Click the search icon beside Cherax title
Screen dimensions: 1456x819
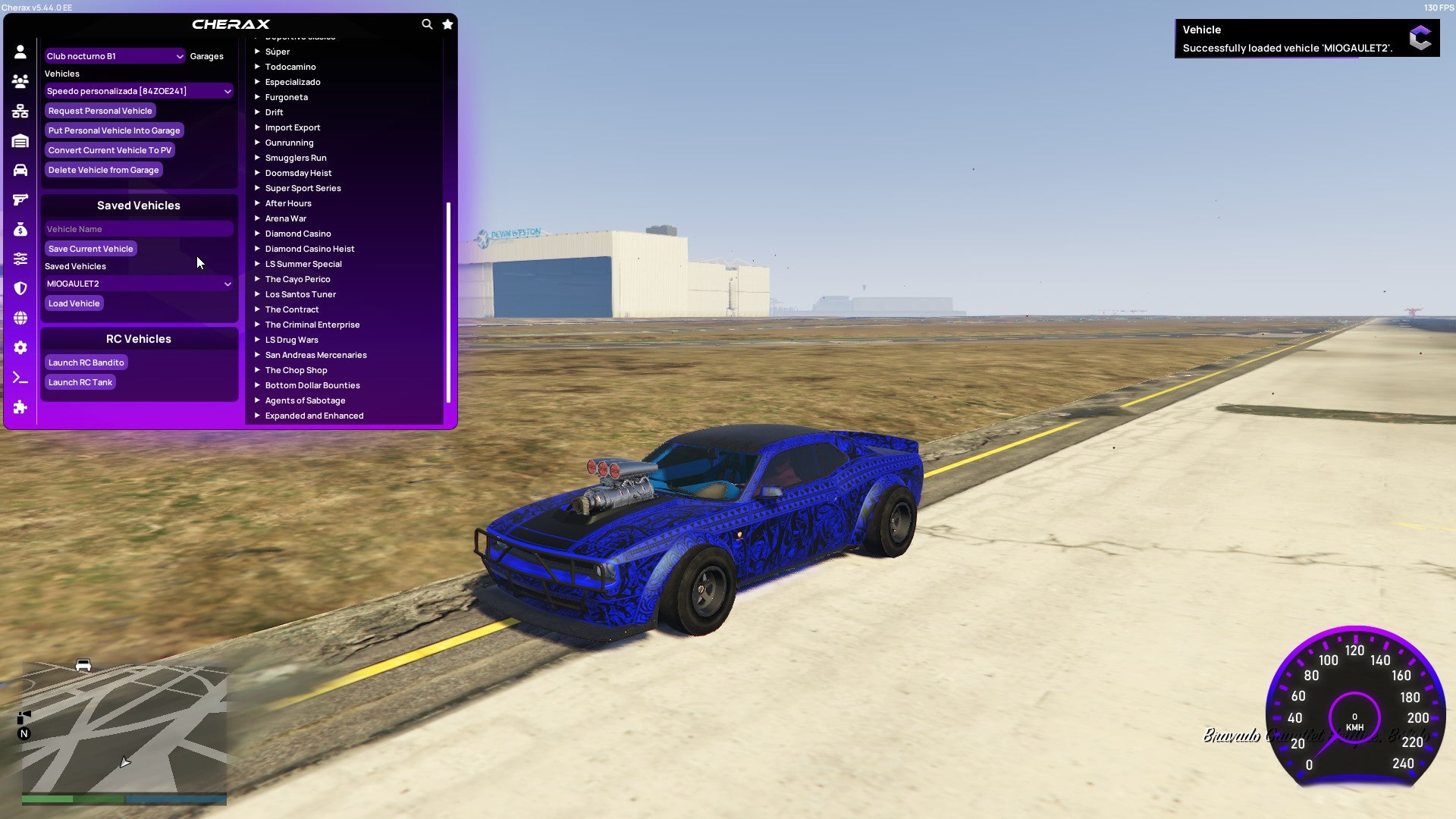[427, 24]
